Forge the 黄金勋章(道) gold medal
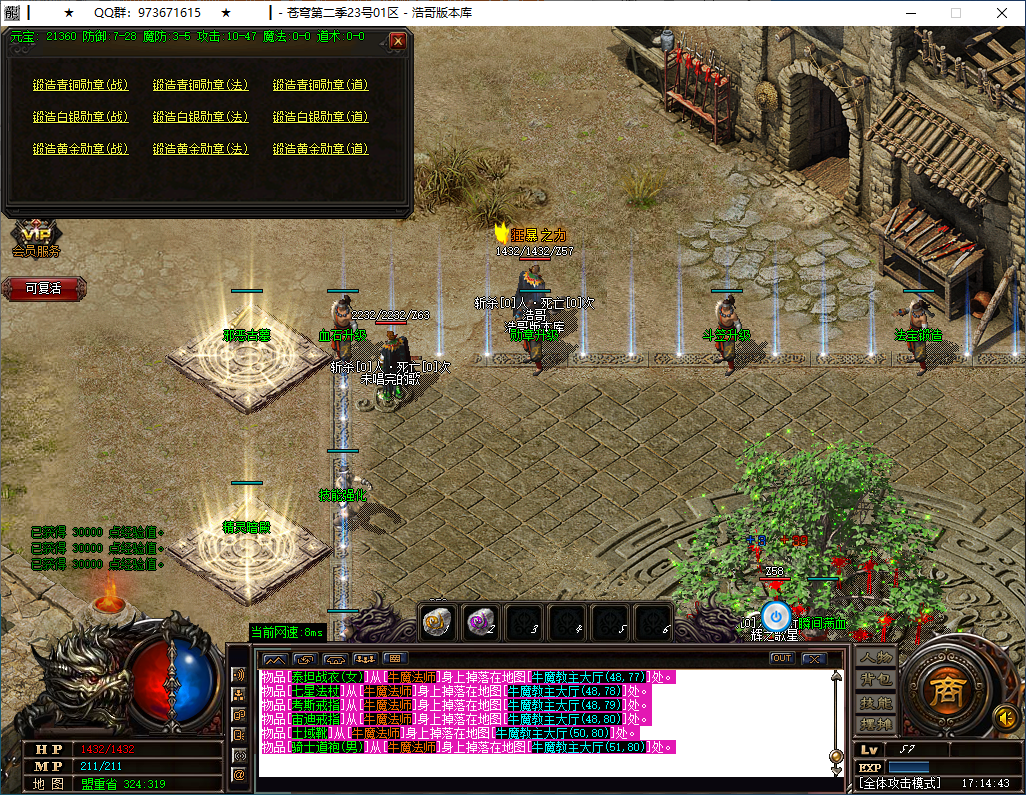The image size is (1026, 795). [x=320, y=149]
